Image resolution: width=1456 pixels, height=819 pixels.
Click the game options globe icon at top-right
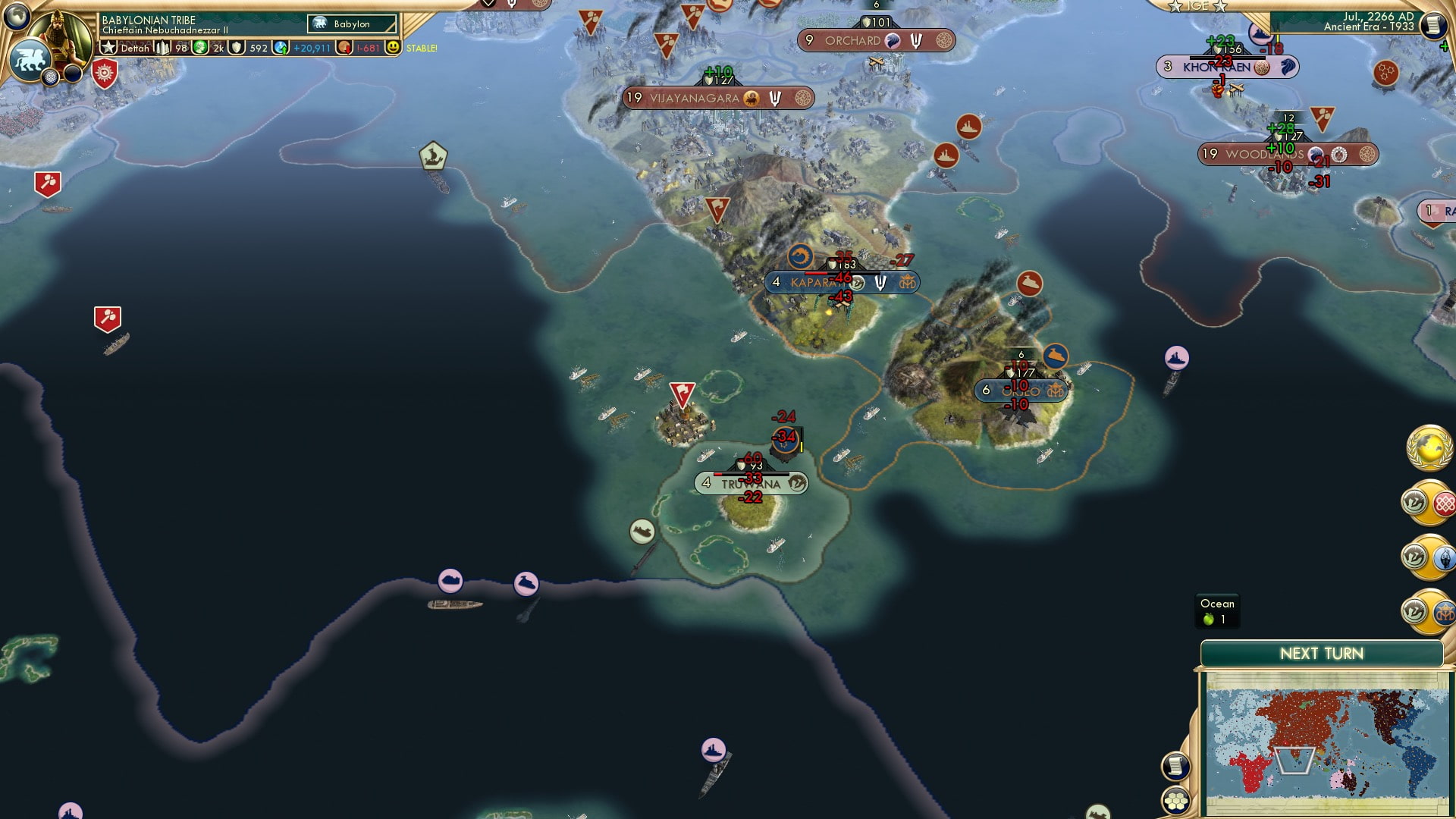1433,25
